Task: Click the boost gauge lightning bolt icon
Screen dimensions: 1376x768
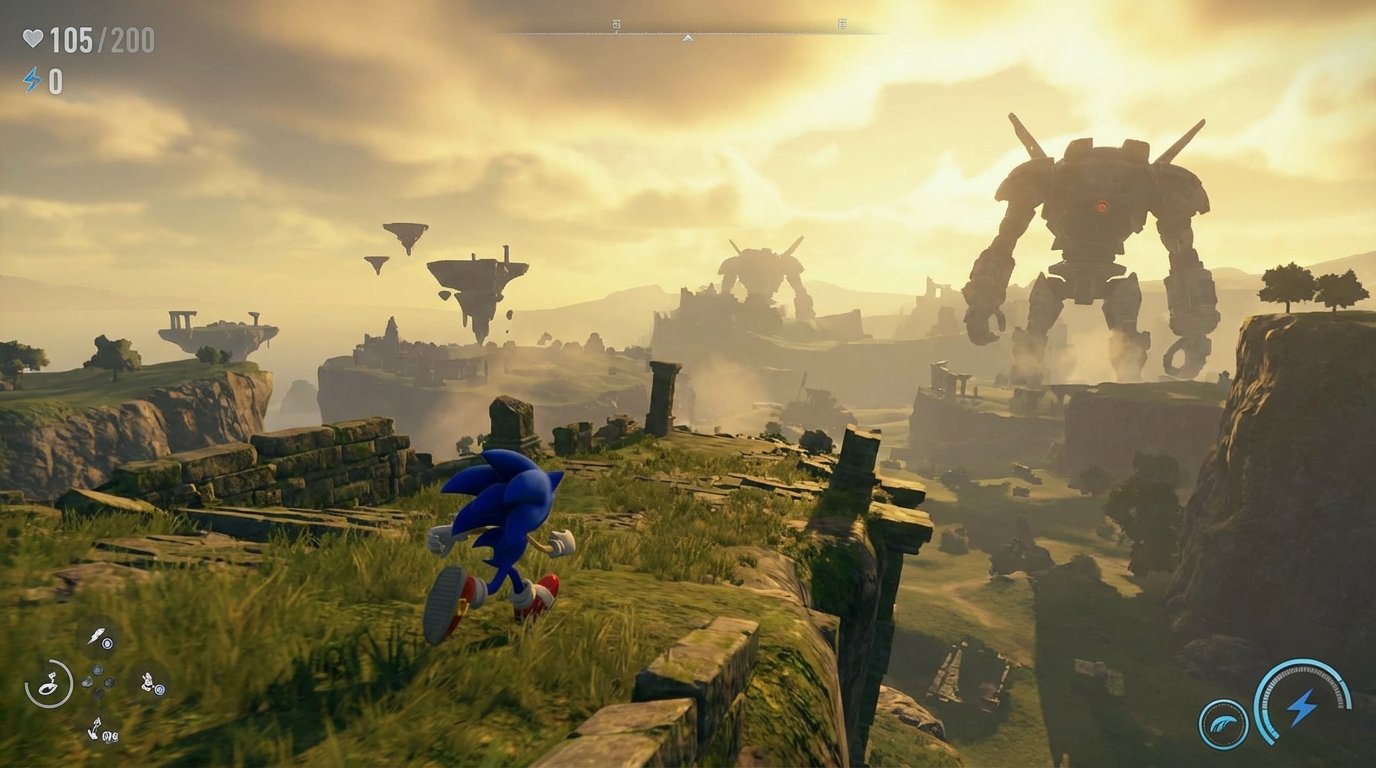Action: tap(1301, 708)
